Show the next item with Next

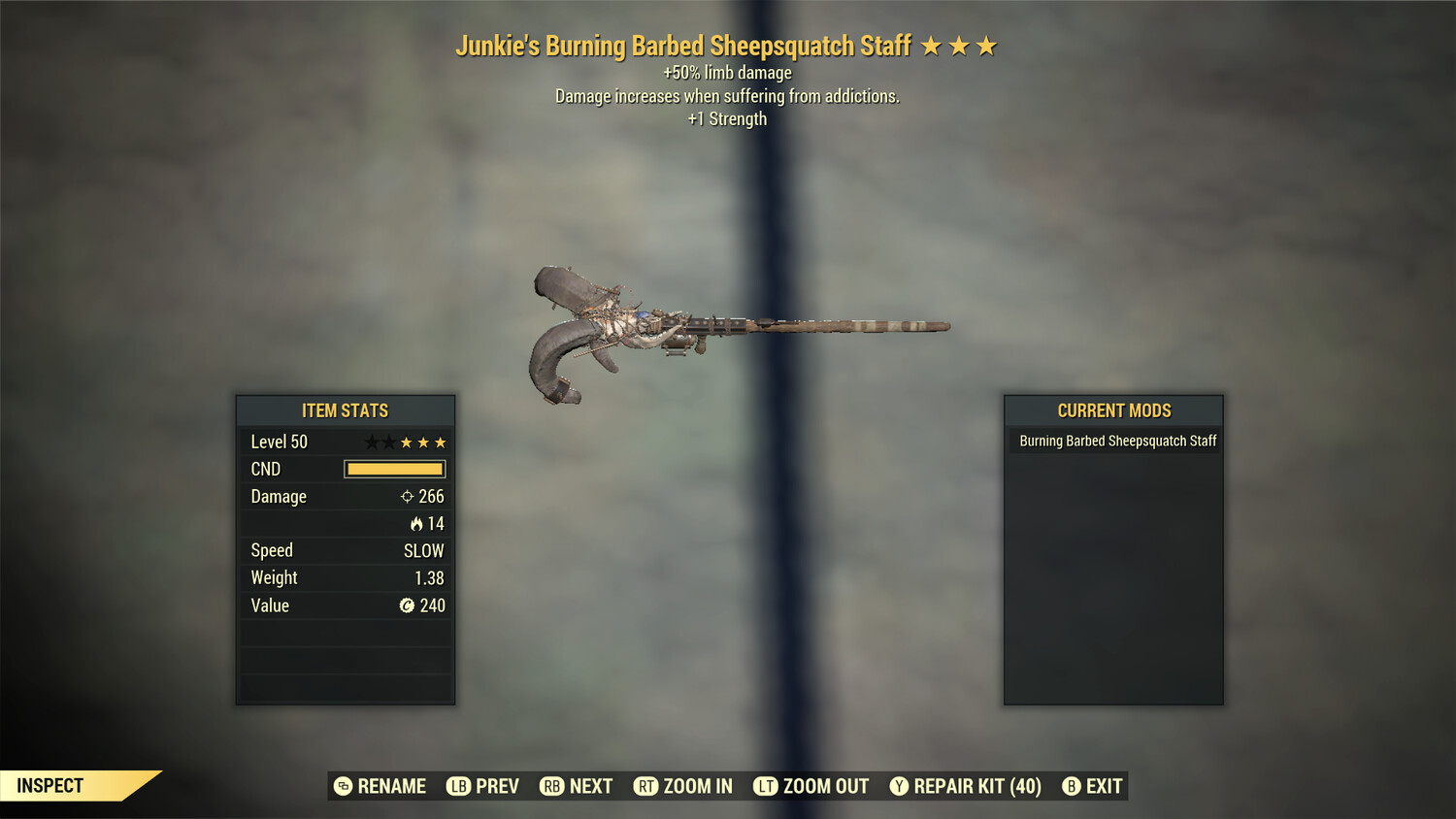coord(577,786)
